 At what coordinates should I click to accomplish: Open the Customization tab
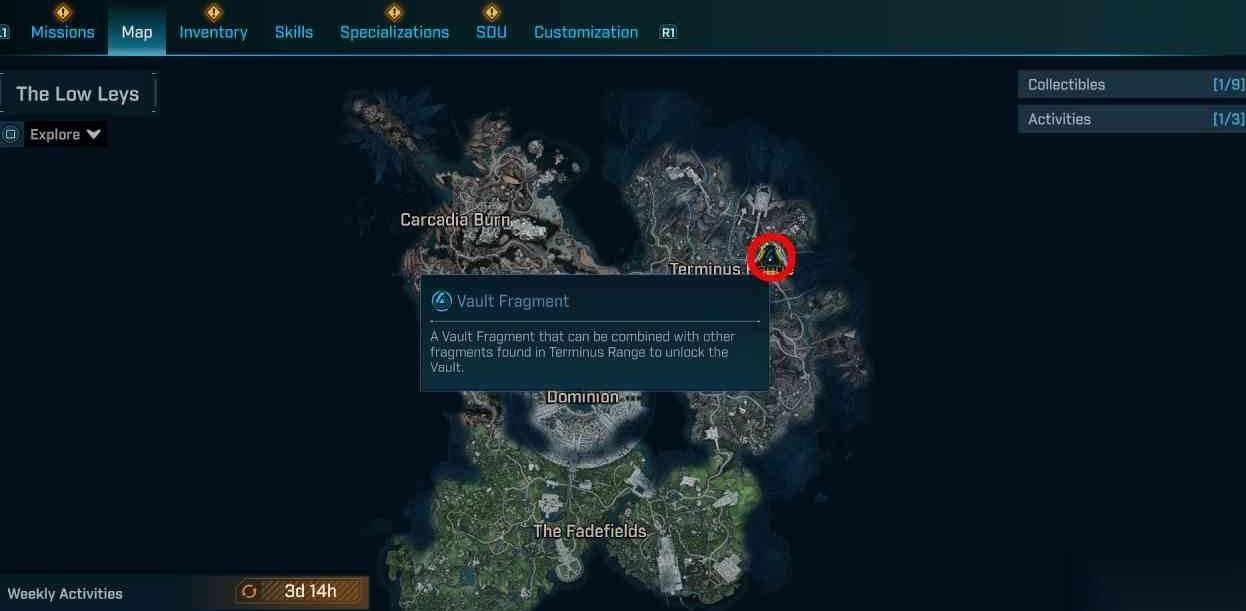point(586,32)
